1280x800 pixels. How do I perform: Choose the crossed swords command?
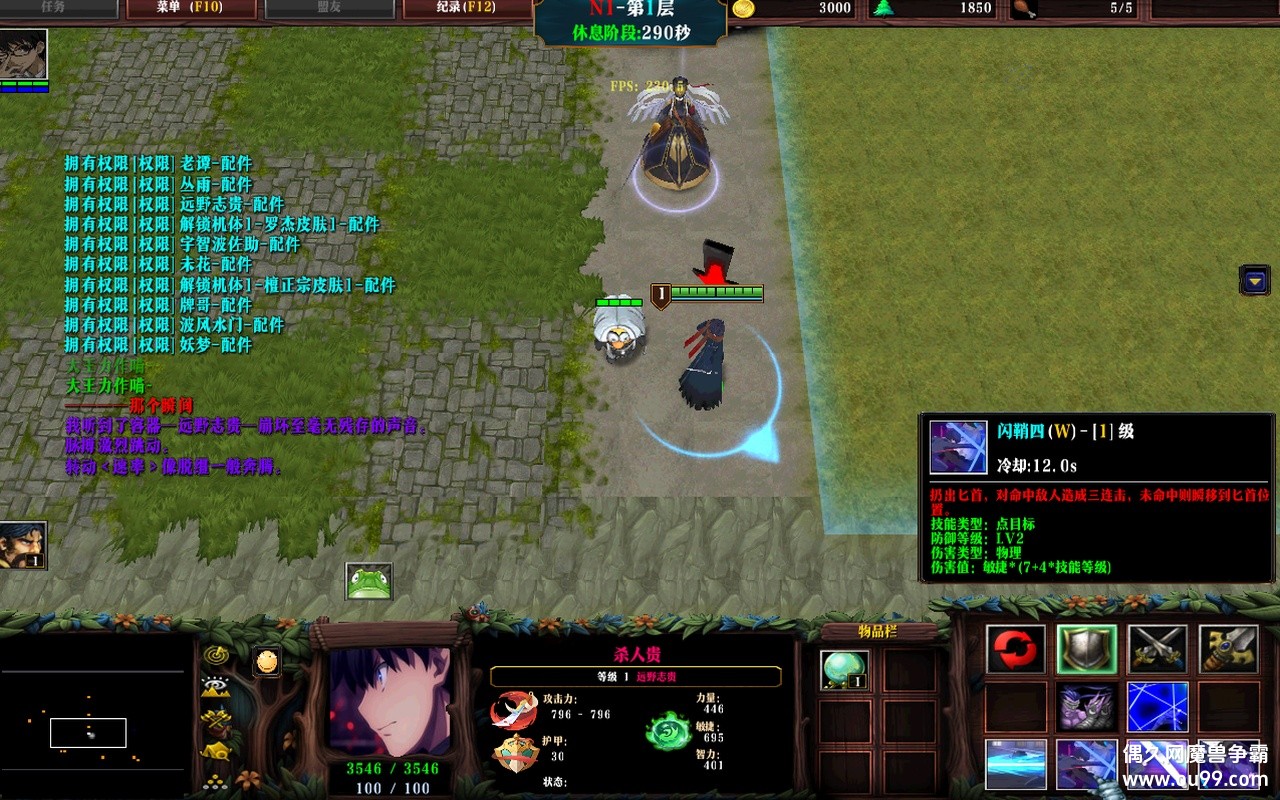[1158, 650]
